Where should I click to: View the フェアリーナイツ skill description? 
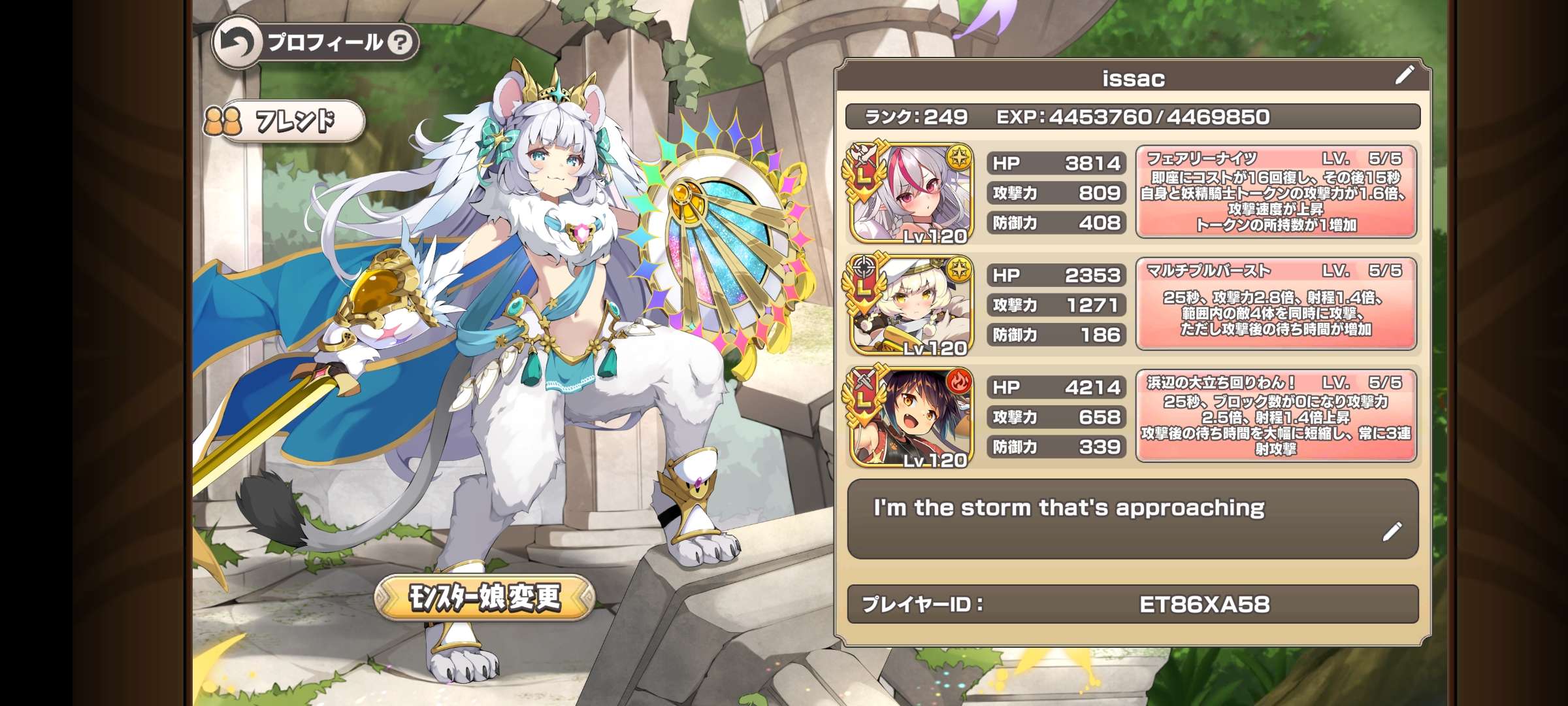[x=1276, y=192]
